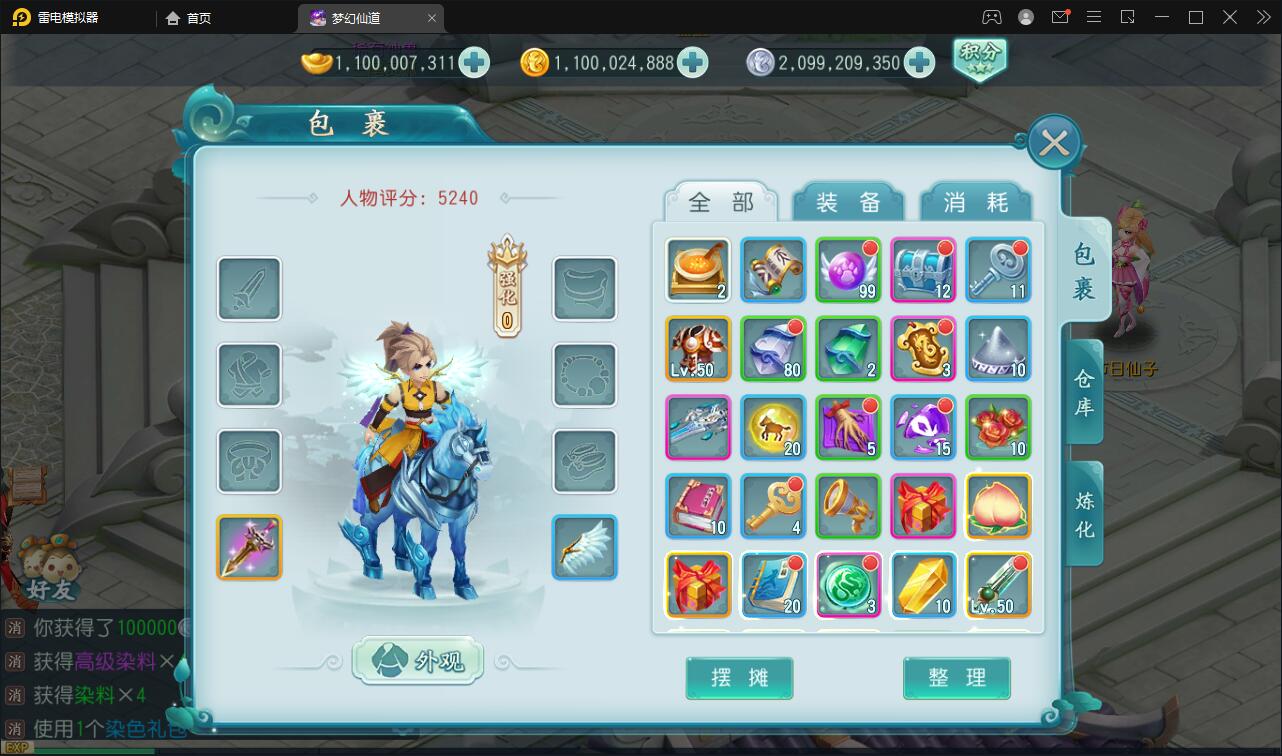Select the peach item in the inventory
Screen dimensions: 1282x756
[x=997, y=505]
